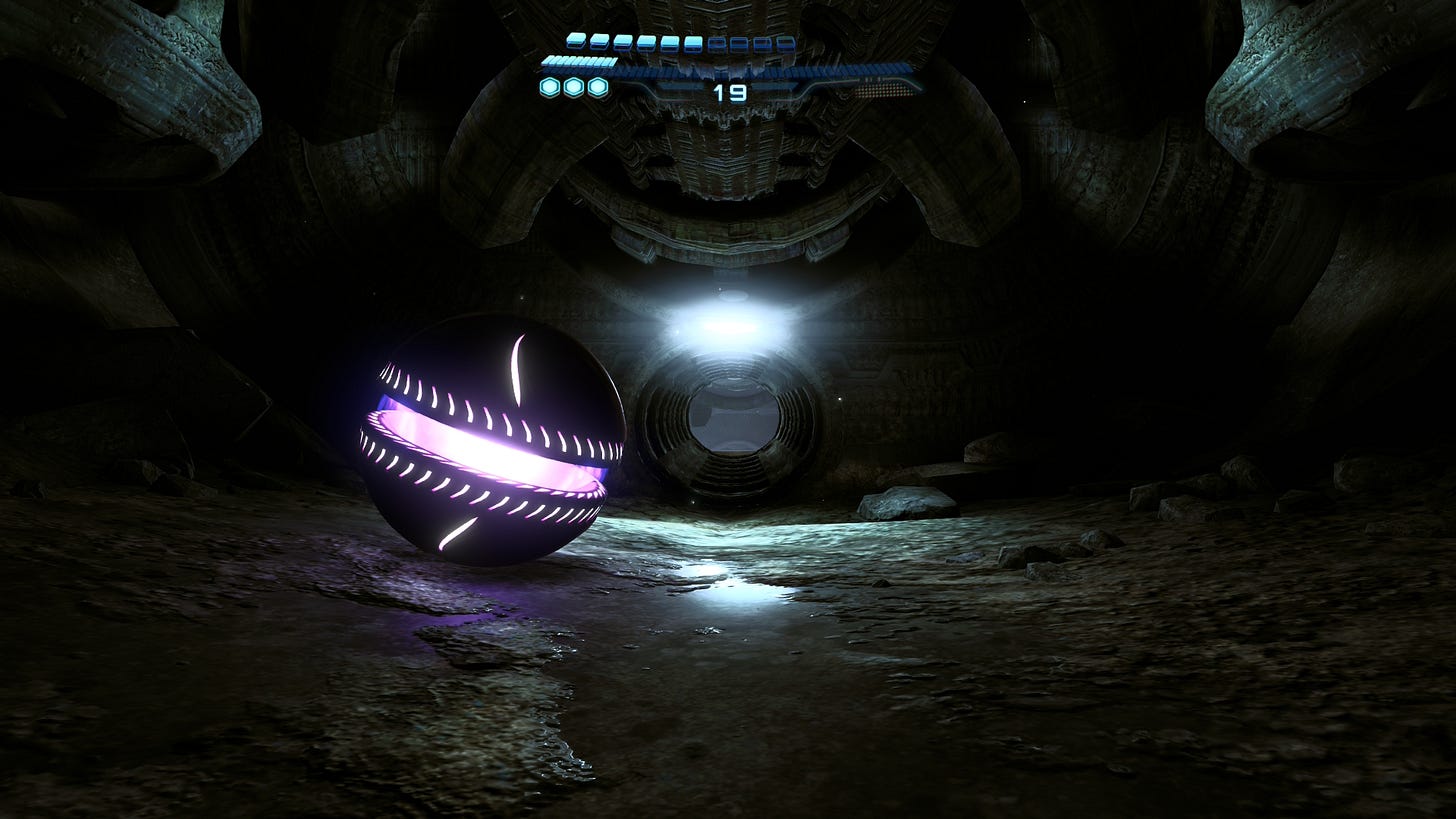Toggle the fourth energy tank indicator
This screenshot has height=819, width=1456.
click(646, 41)
